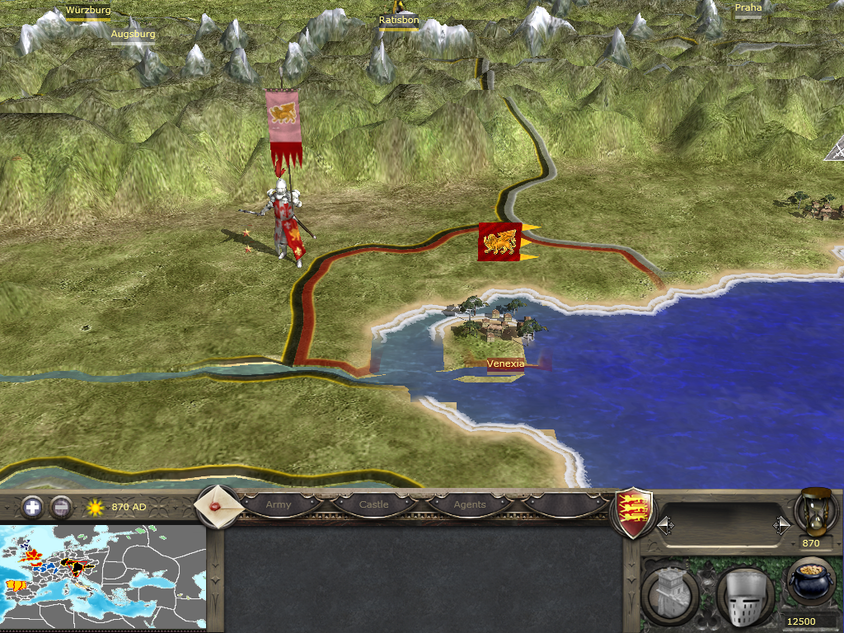This screenshot has height=633, width=844.
Task: Select previous item with left arrow
Action: [665, 525]
